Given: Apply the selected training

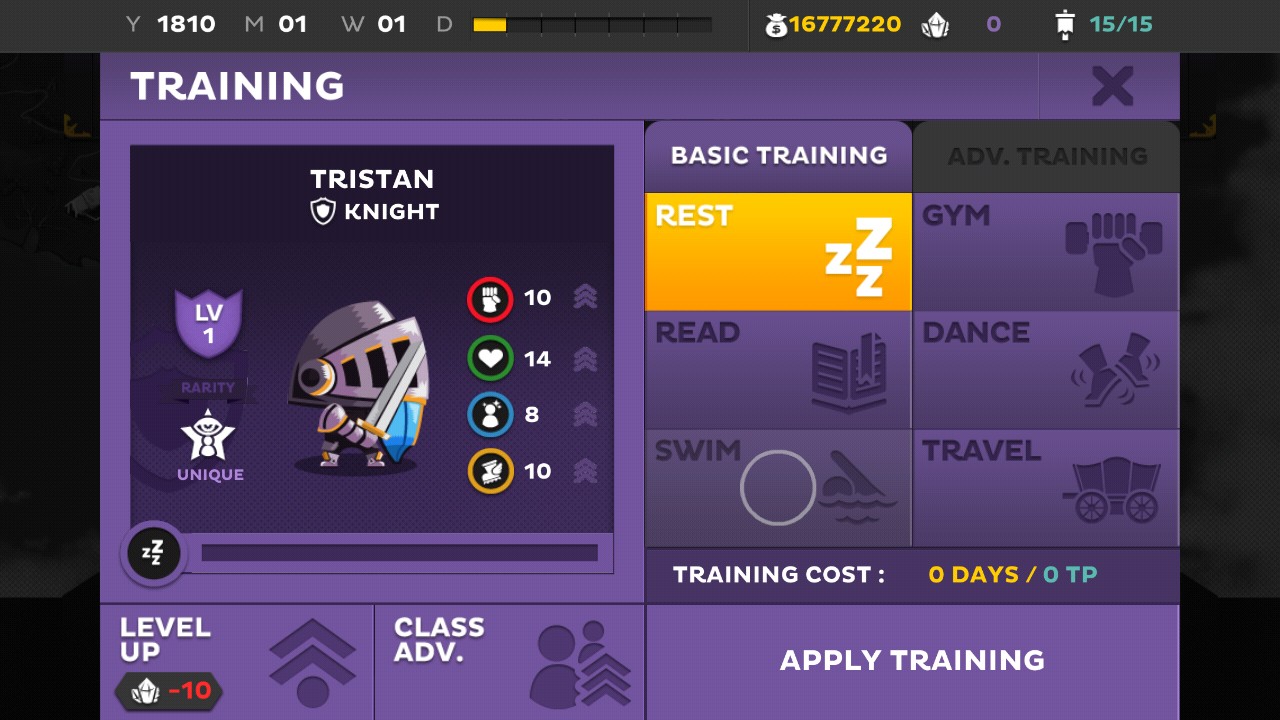Looking at the screenshot, I should pyautogui.click(x=912, y=661).
